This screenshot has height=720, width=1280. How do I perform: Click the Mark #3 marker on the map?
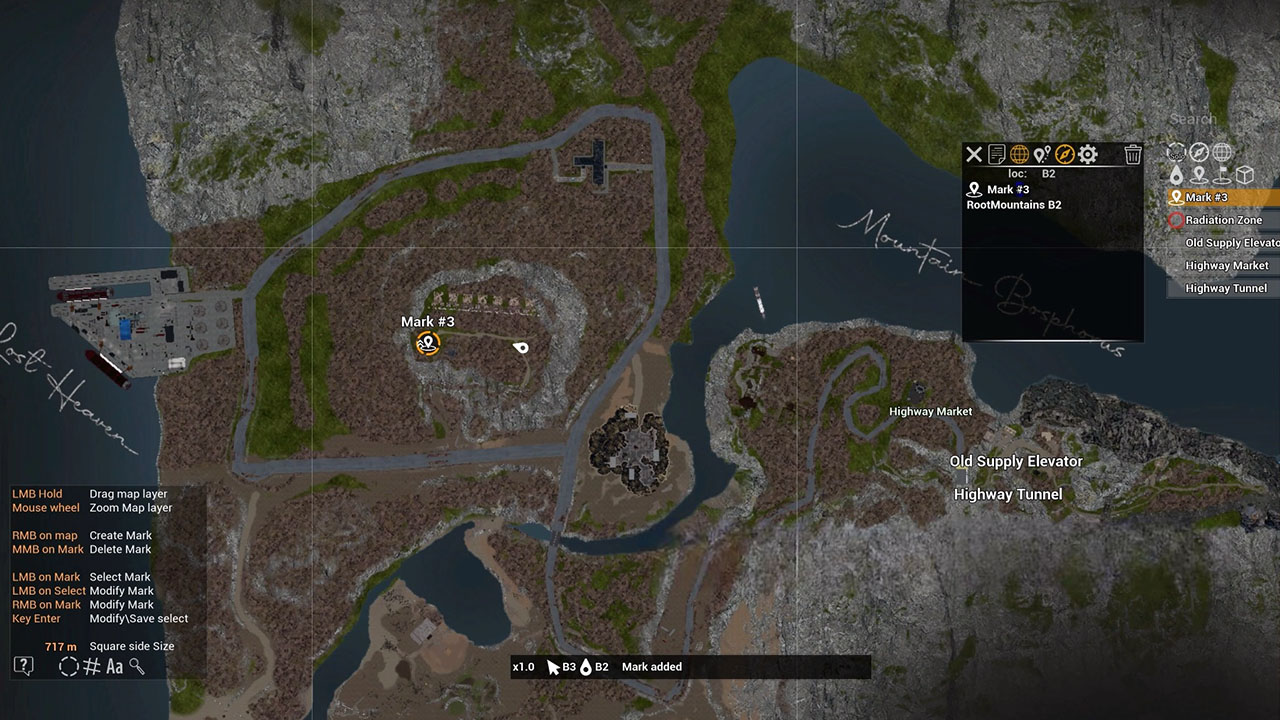pos(428,344)
